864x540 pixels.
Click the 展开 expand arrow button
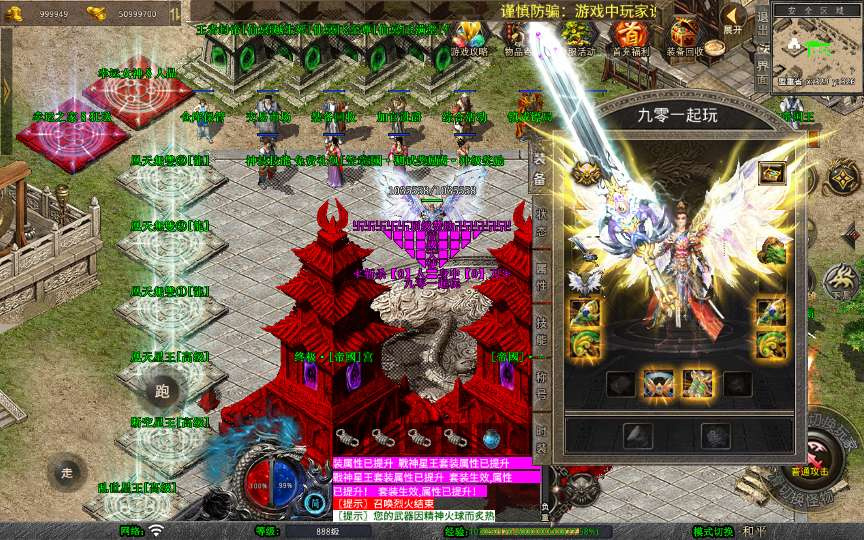click(733, 19)
